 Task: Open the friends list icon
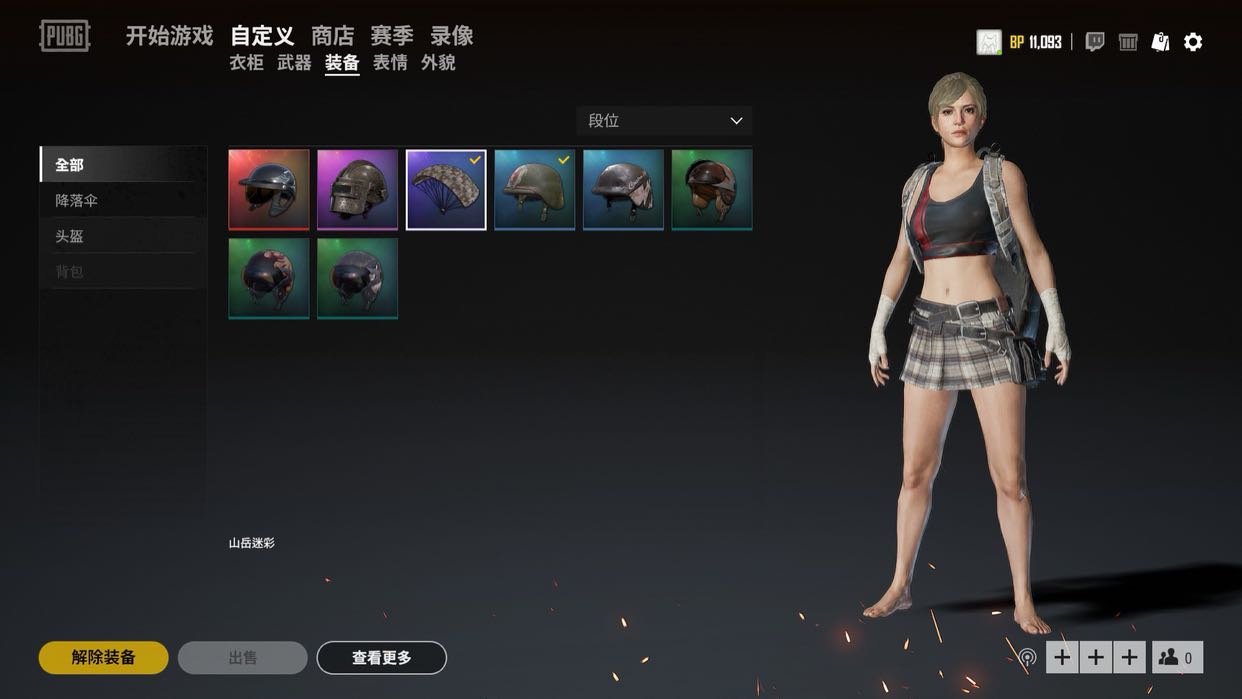(1177, 657)
